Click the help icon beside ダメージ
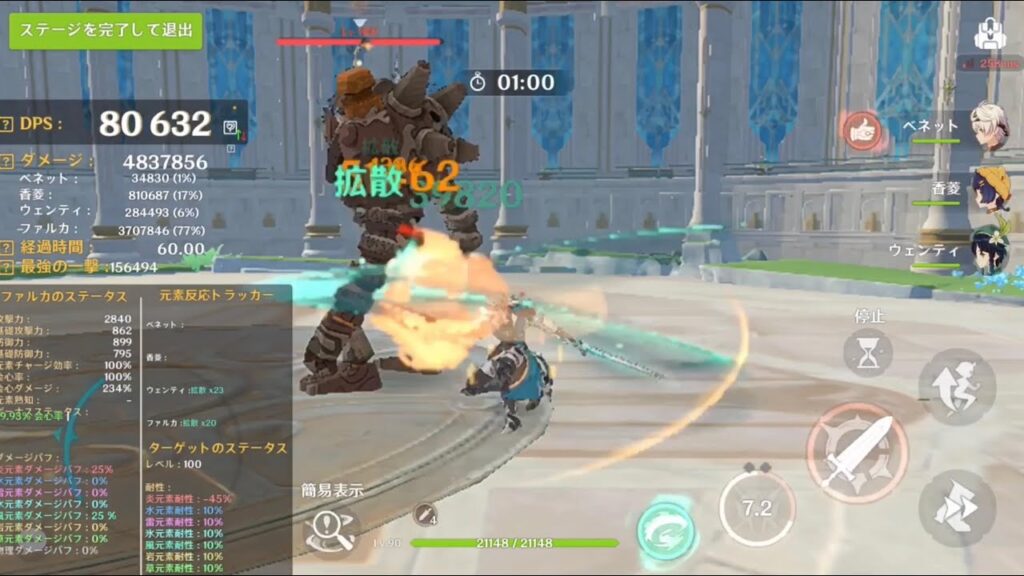This screenshot has height=576, width=1024. [x=8, y=161]
